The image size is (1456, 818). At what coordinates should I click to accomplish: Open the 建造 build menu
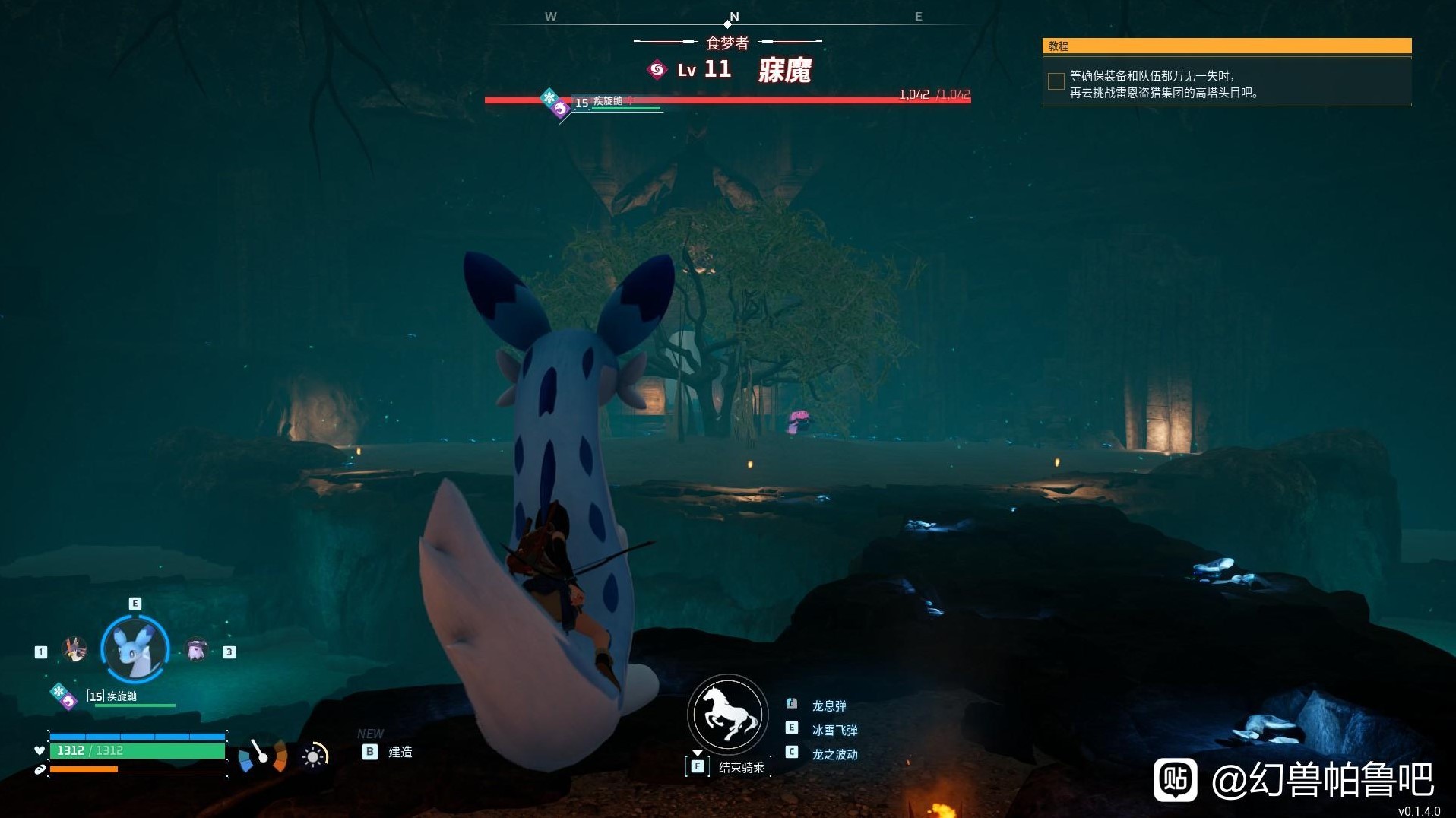click(400, 752)
